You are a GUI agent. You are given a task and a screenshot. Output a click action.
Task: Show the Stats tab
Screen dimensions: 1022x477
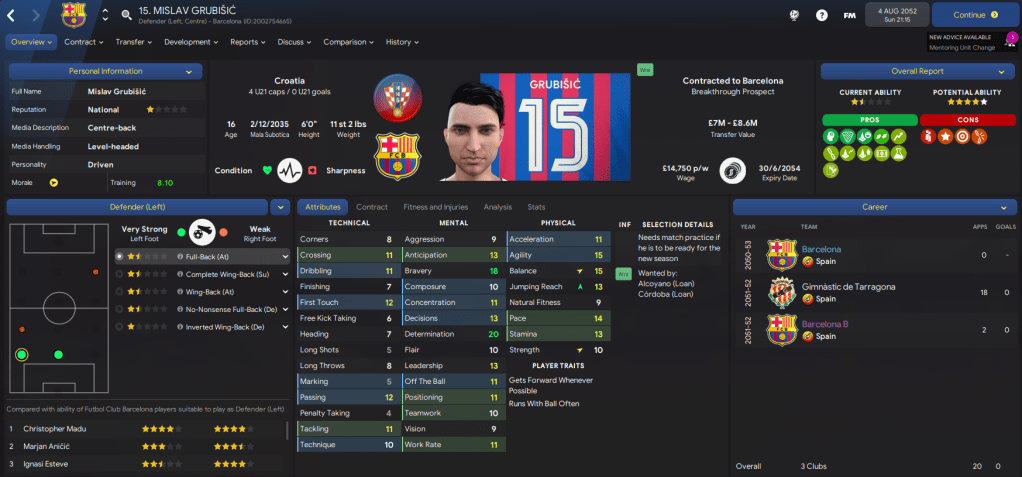(536, 207)
